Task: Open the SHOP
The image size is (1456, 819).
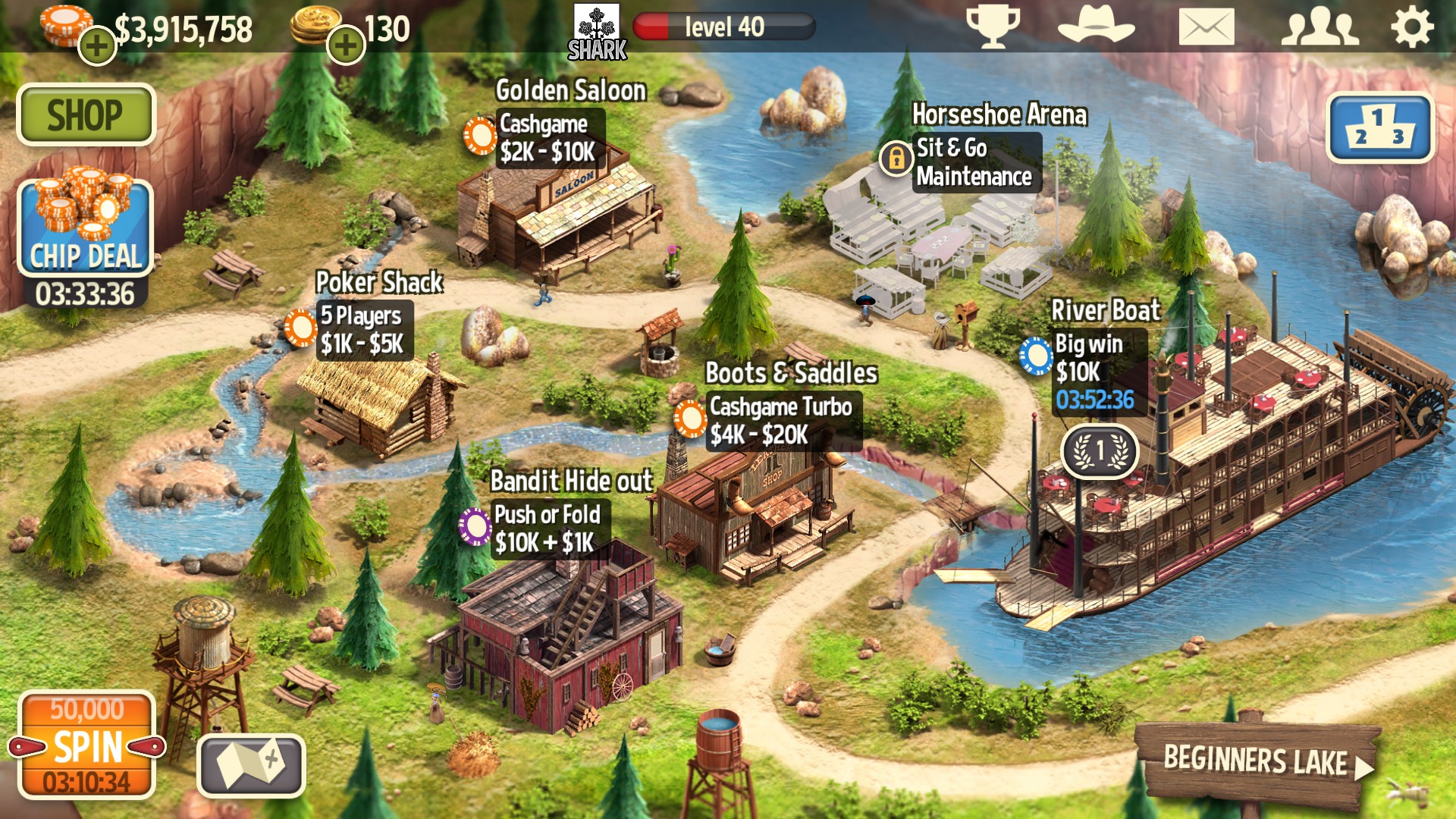Action: tap(86, 115)
